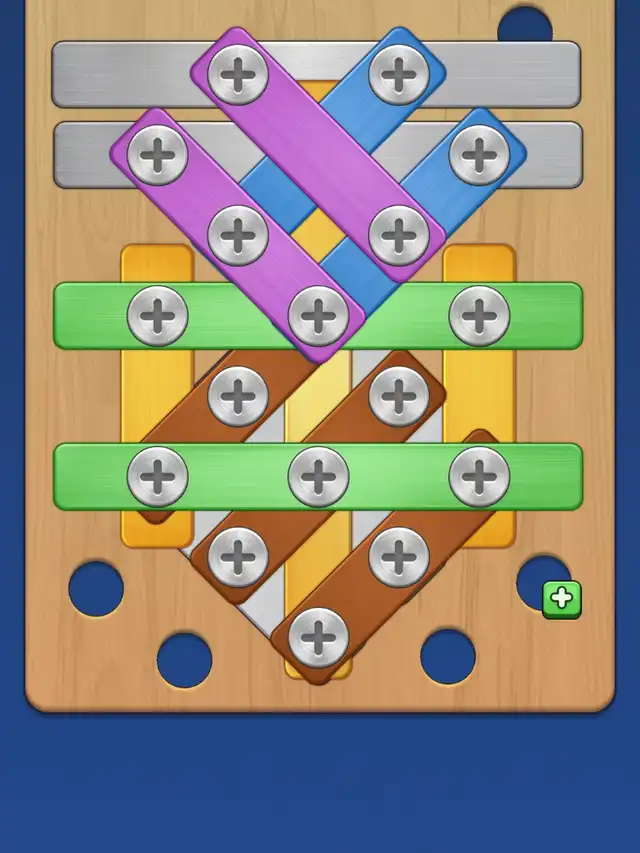Choose the leftmost empty hole on the board

tap(96, 589)
